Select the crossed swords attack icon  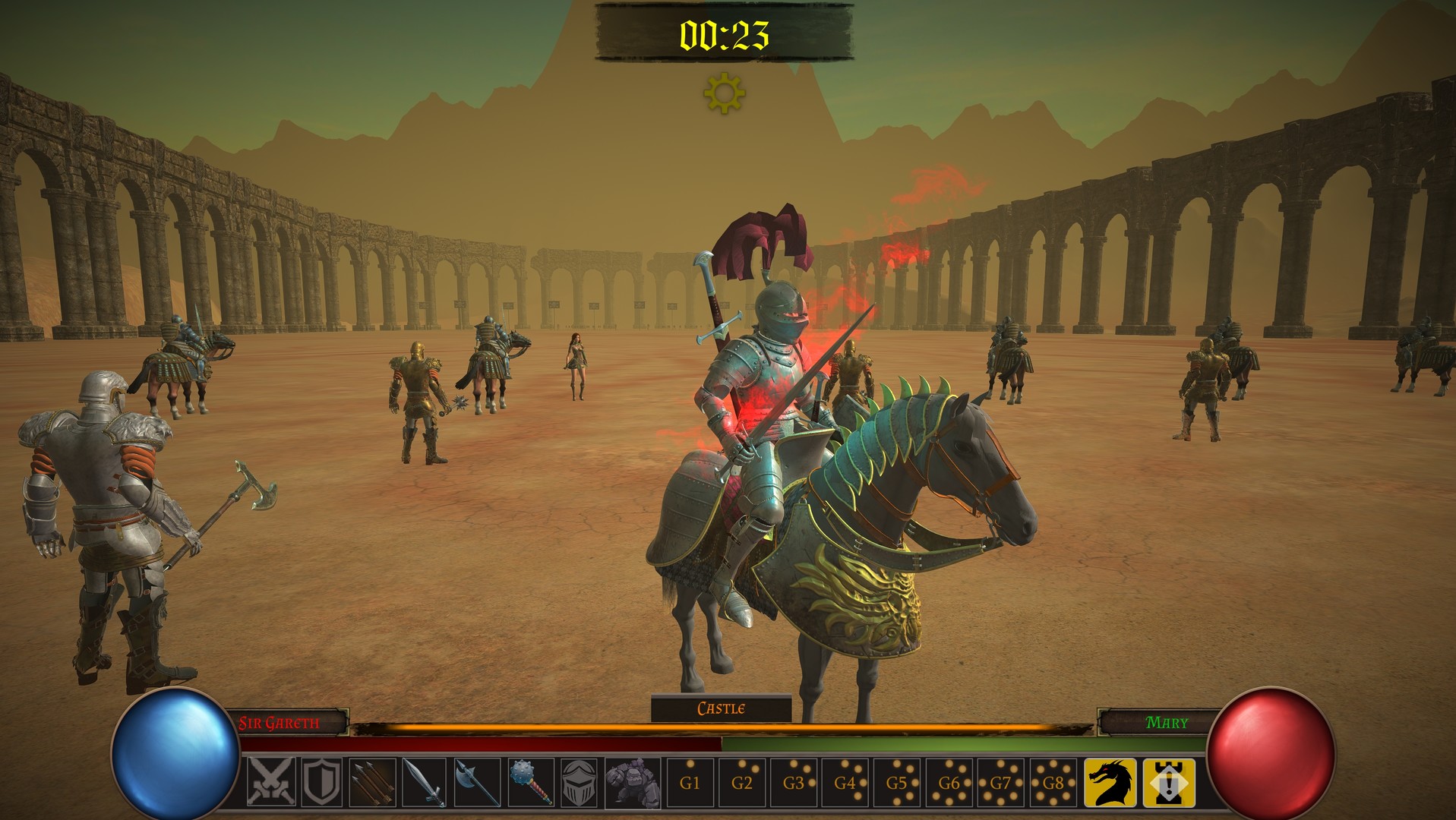(x=270, y=781)
